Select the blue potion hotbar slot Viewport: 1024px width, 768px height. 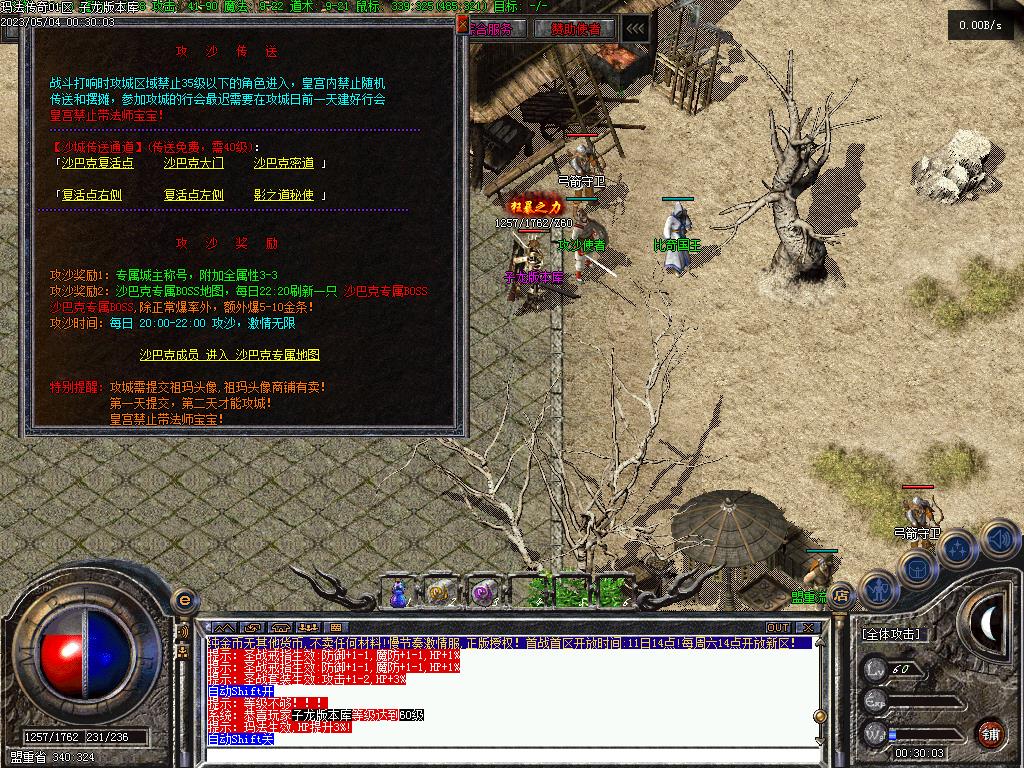(x=399, y=593)
